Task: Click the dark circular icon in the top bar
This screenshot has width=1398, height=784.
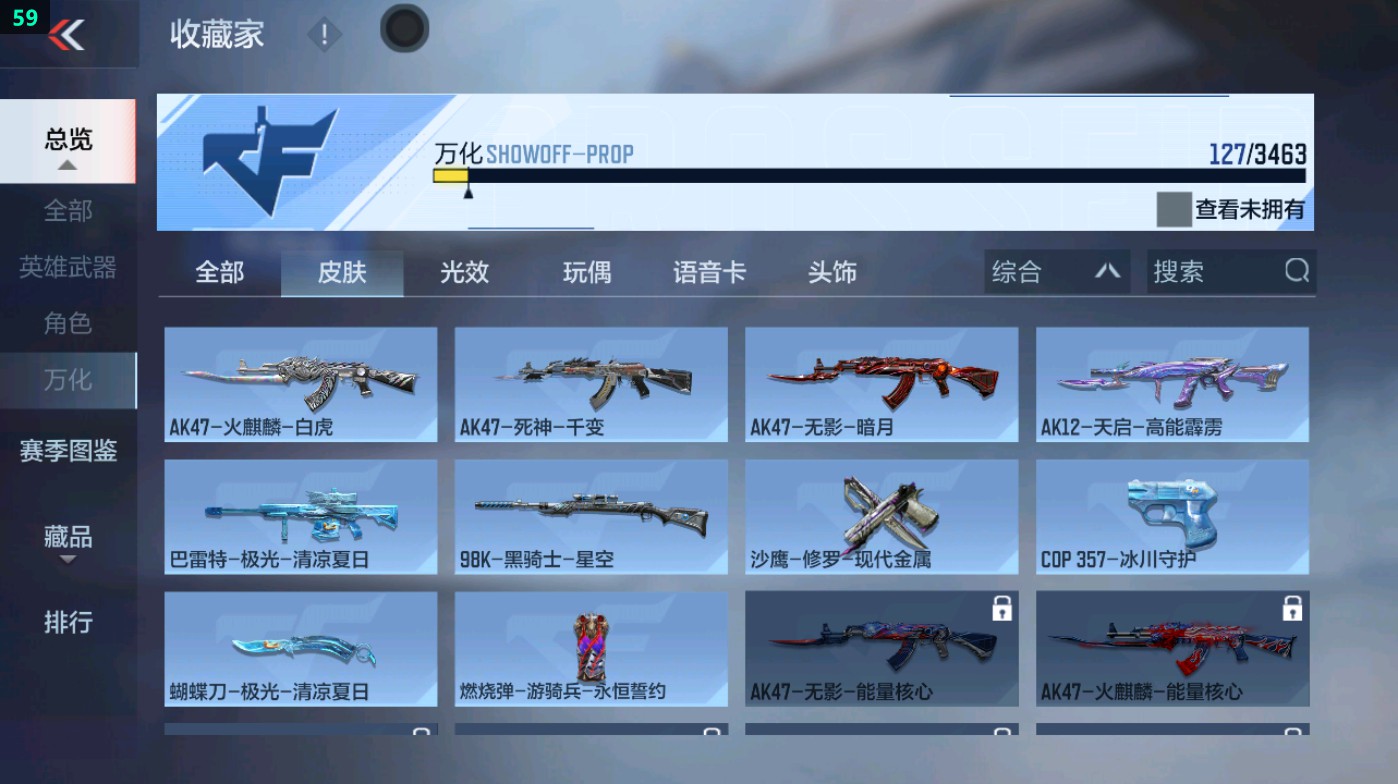Action: (404, 31)
